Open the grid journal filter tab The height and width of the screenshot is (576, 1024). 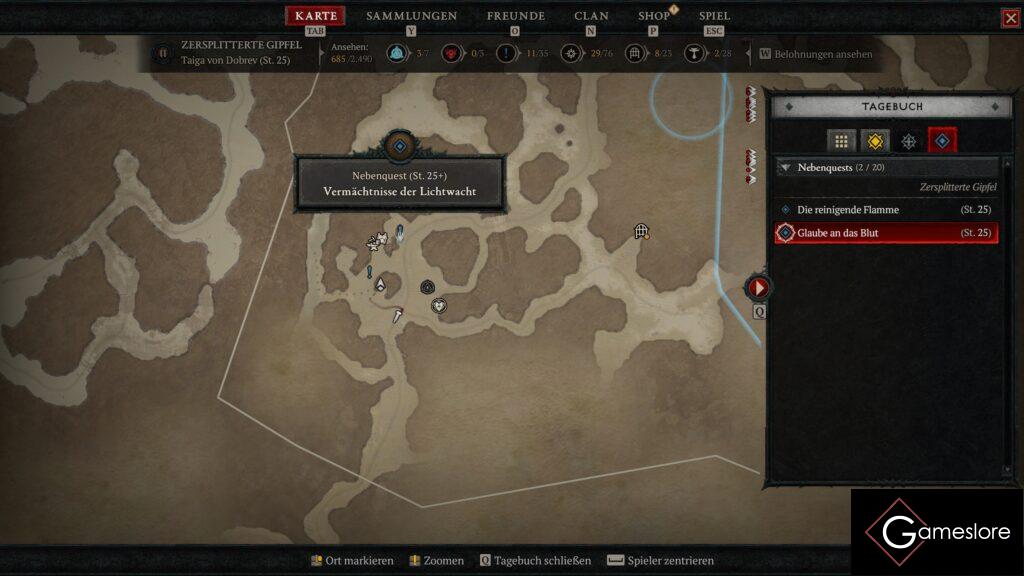pos(841,141)
